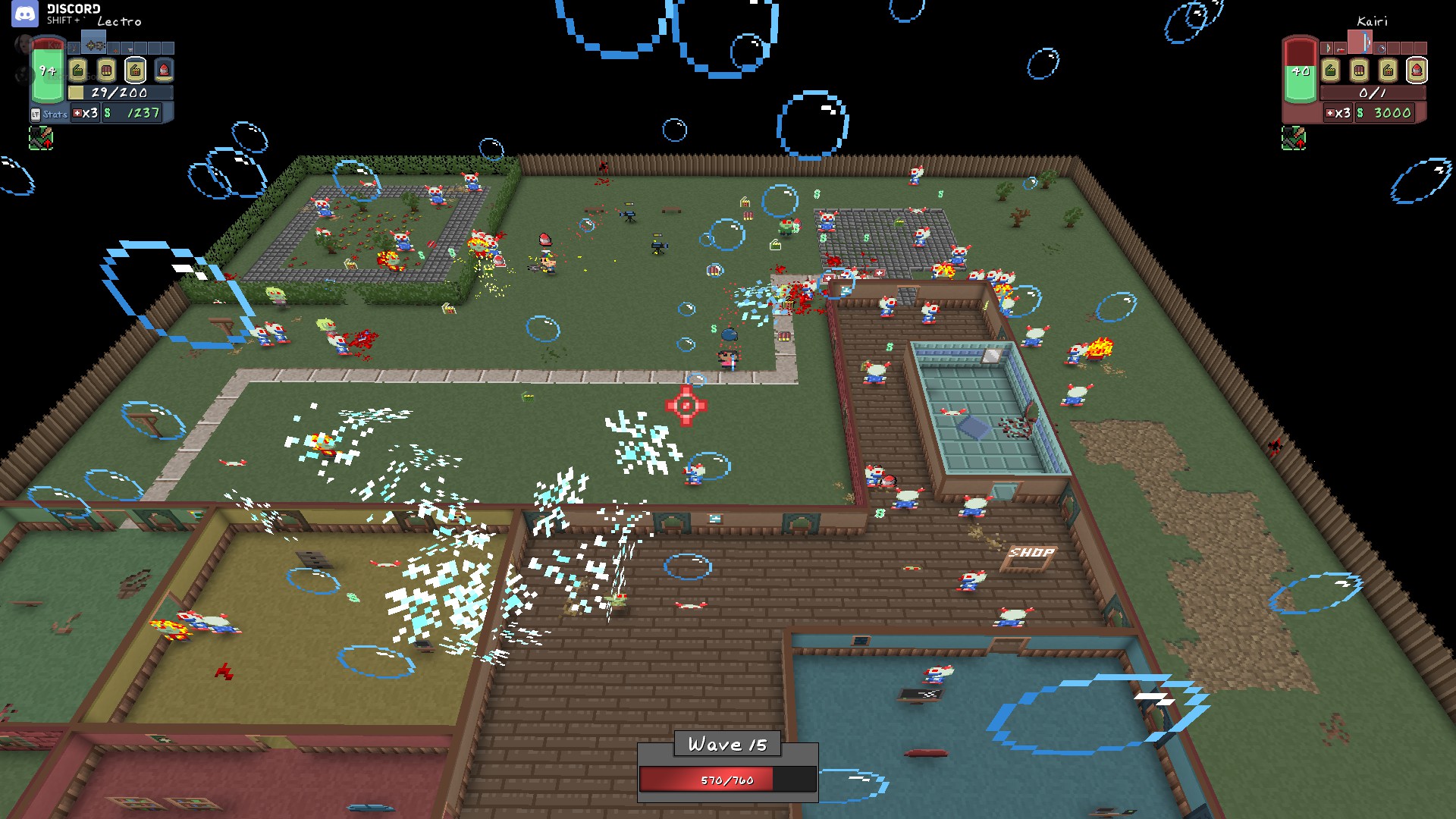Click the medkit icon beside Lectro's x3 count
Image resolution: width=1456 pixels, height=819 pixels.
(x=77, y=114)
